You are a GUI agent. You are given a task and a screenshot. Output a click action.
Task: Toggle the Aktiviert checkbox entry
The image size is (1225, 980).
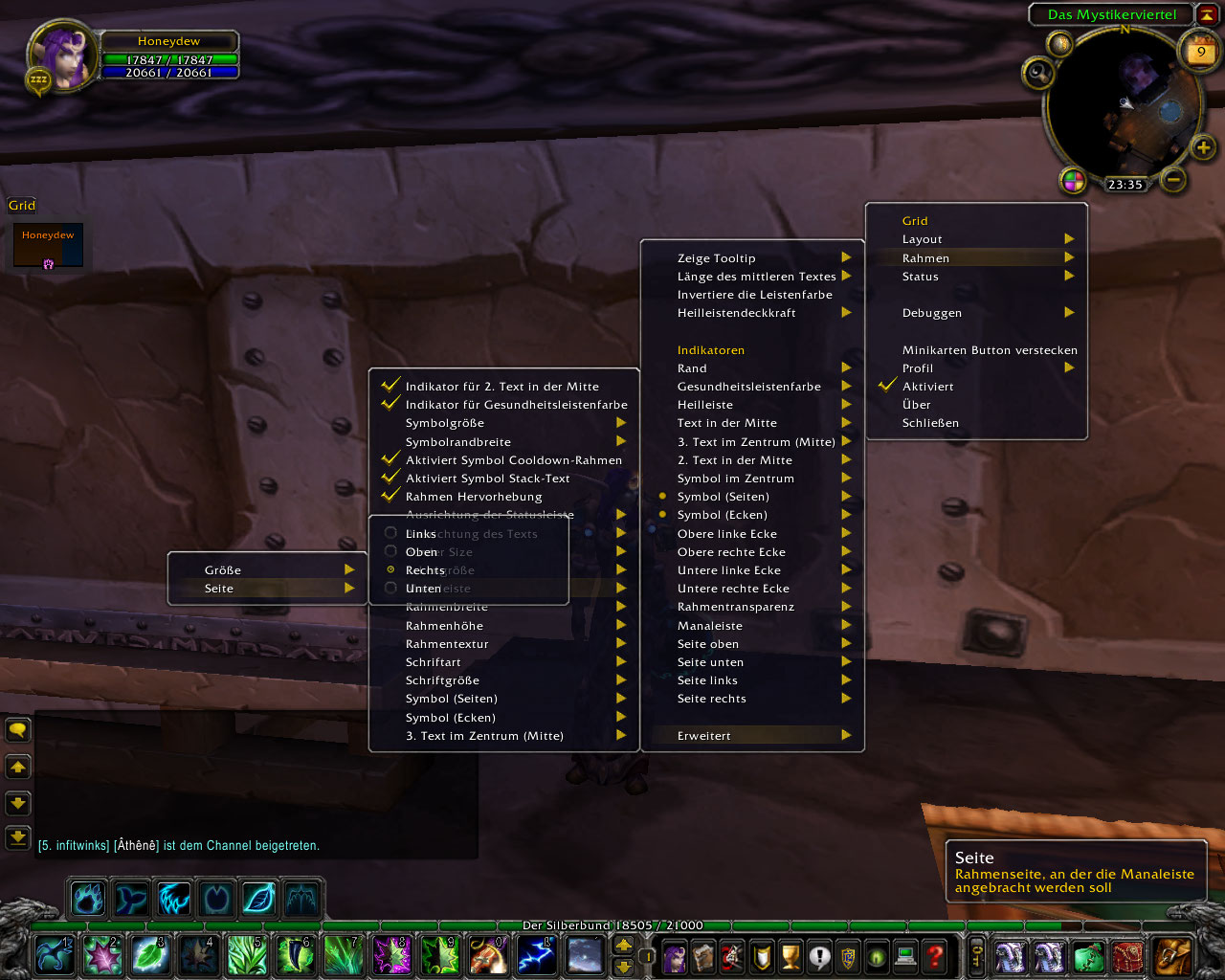pos(926,387)
